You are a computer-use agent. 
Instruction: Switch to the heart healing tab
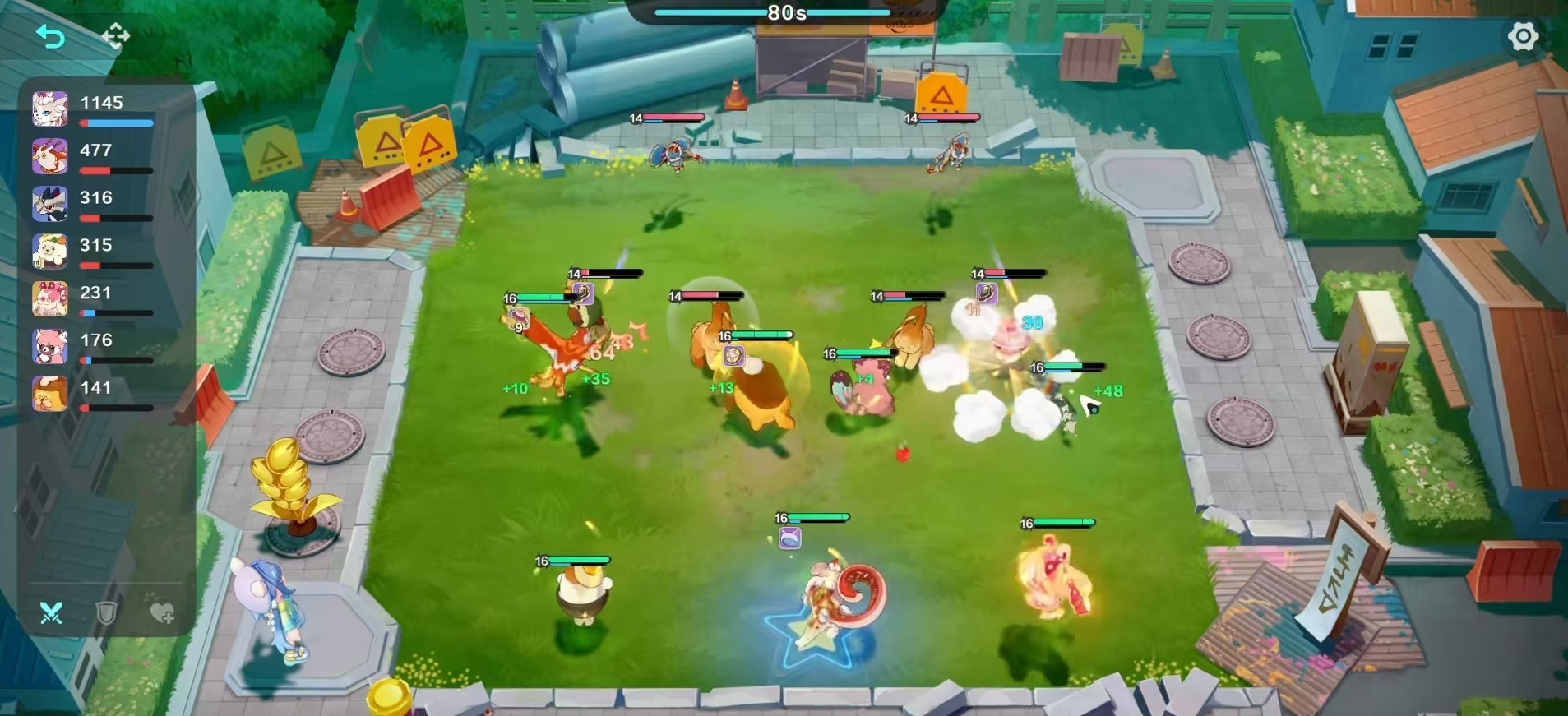coord(162,612)
